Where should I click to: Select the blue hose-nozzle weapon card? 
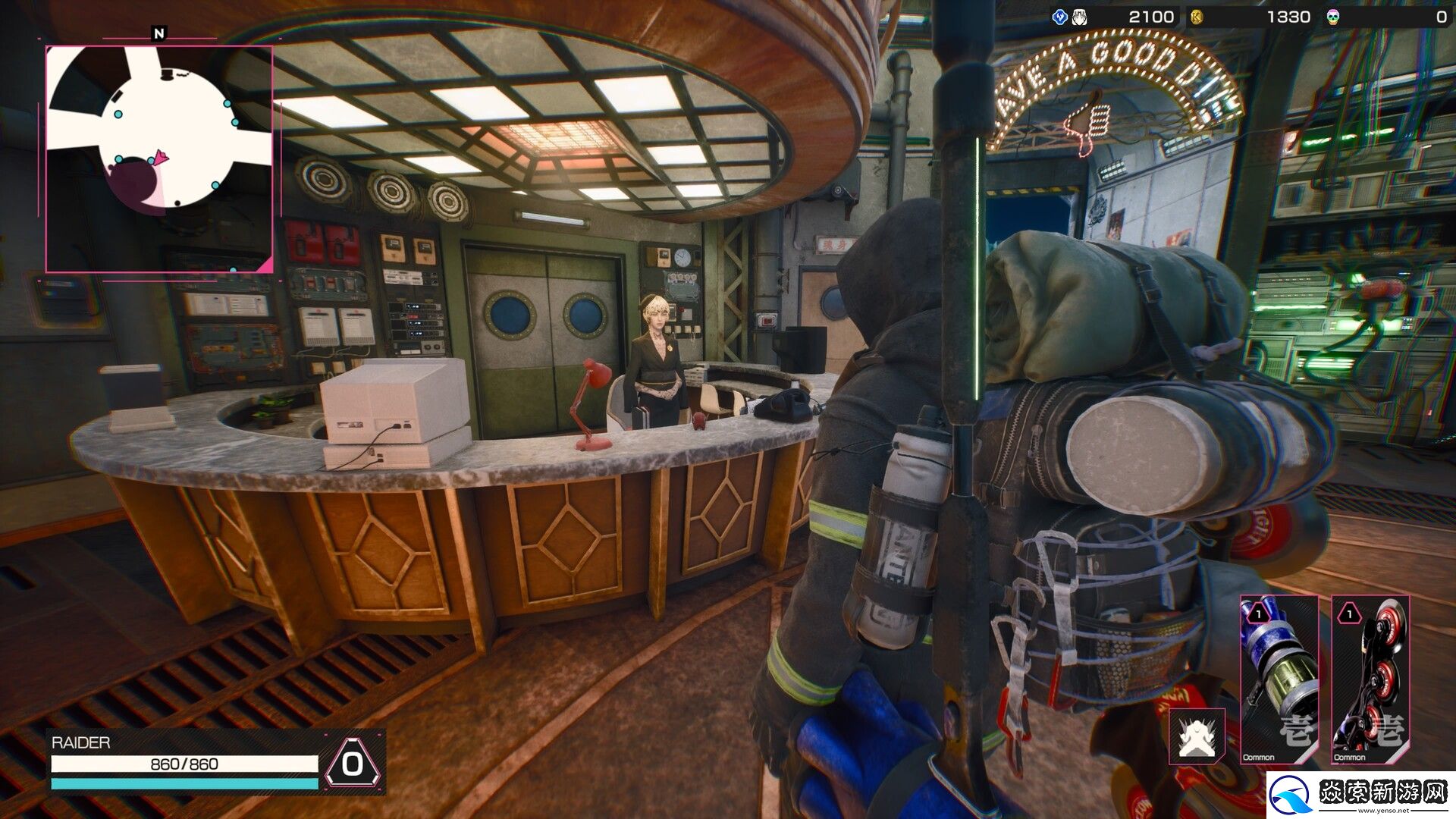tap(1279, 679)
